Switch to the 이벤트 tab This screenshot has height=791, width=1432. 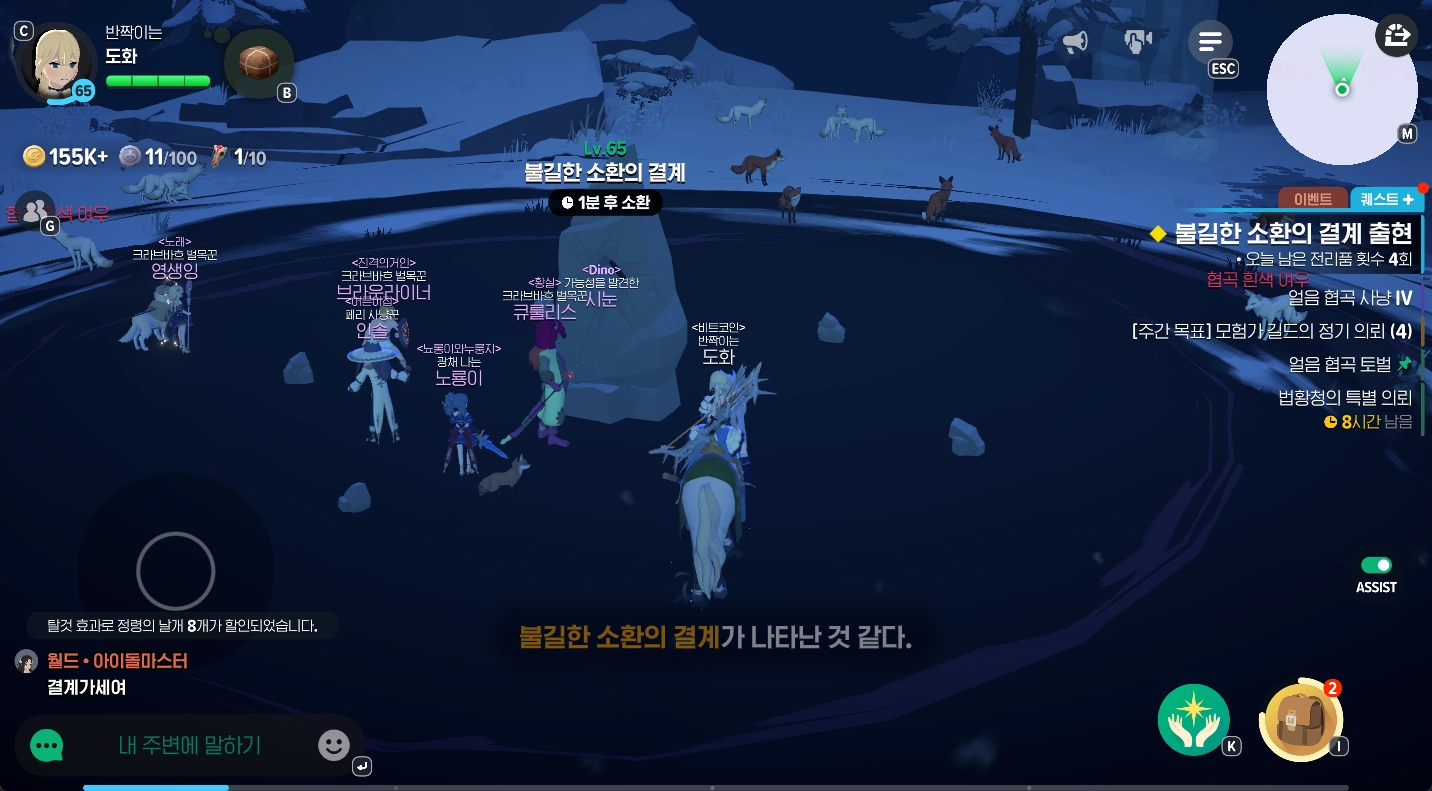(1311, 199)
